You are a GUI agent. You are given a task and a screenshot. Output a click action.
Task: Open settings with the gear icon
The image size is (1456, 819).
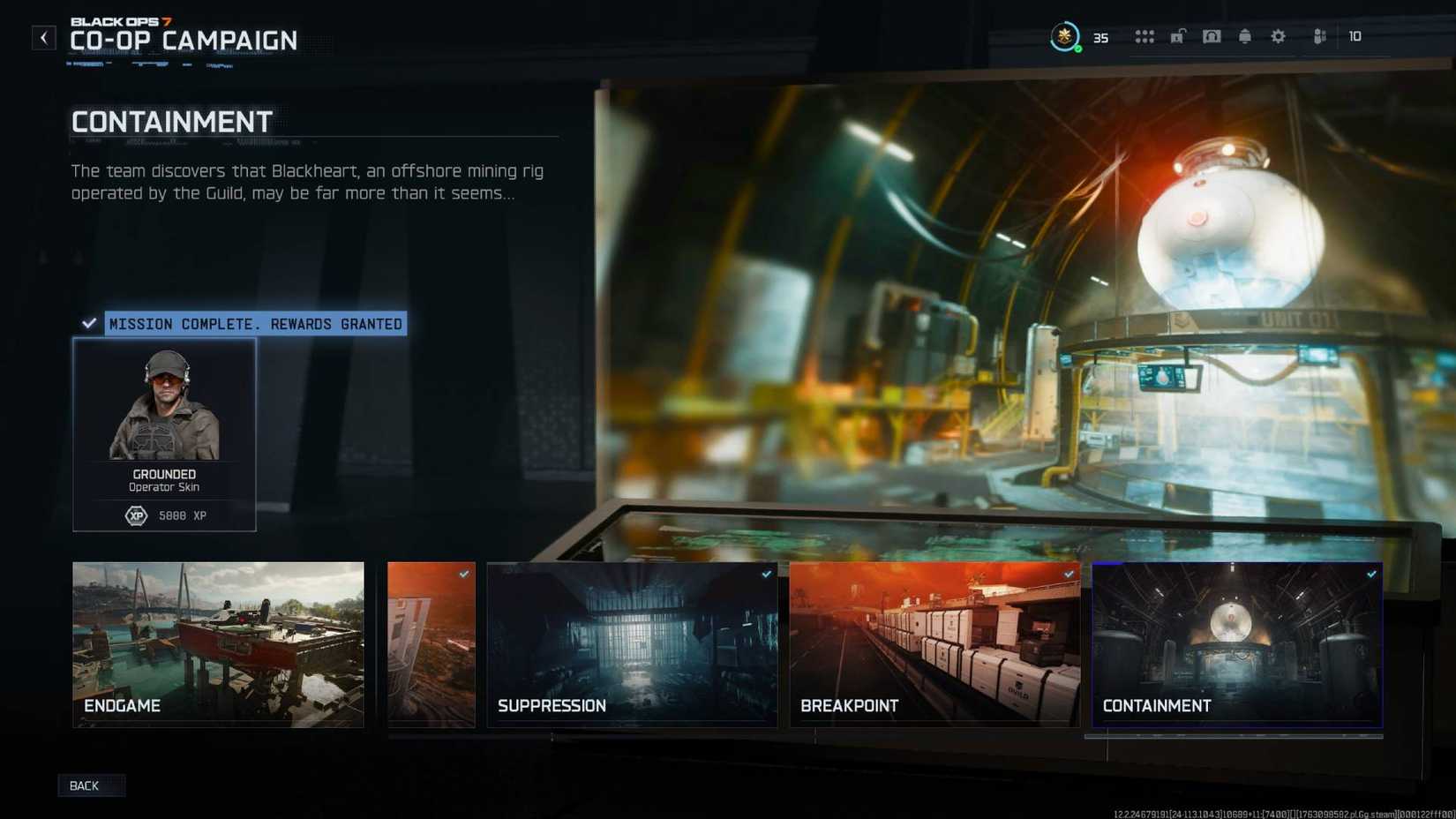coord(1278,37)
